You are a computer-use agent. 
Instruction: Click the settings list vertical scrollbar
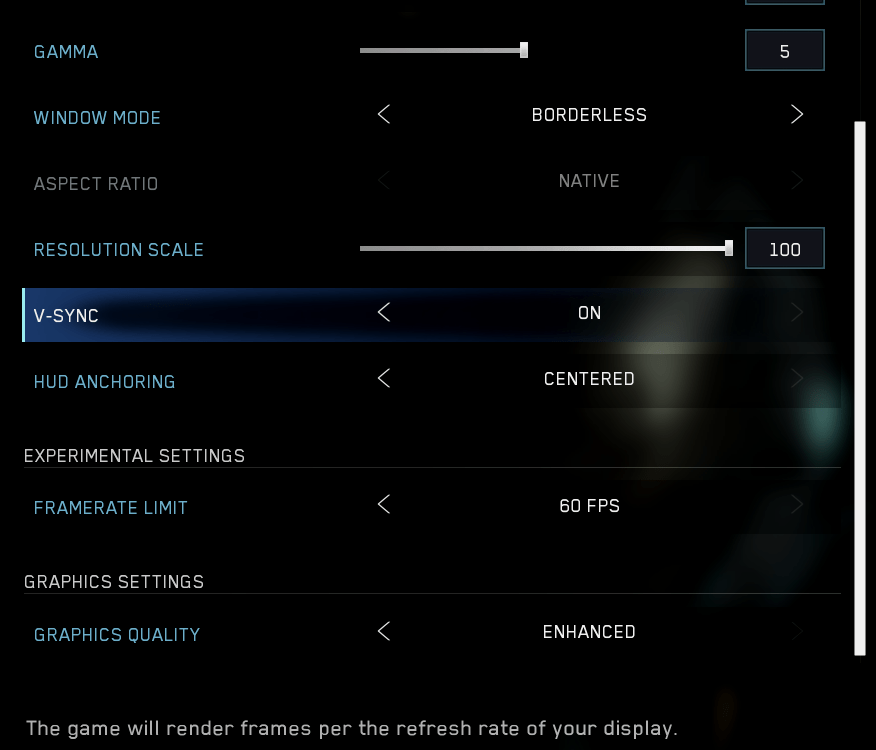coord(859,388)
